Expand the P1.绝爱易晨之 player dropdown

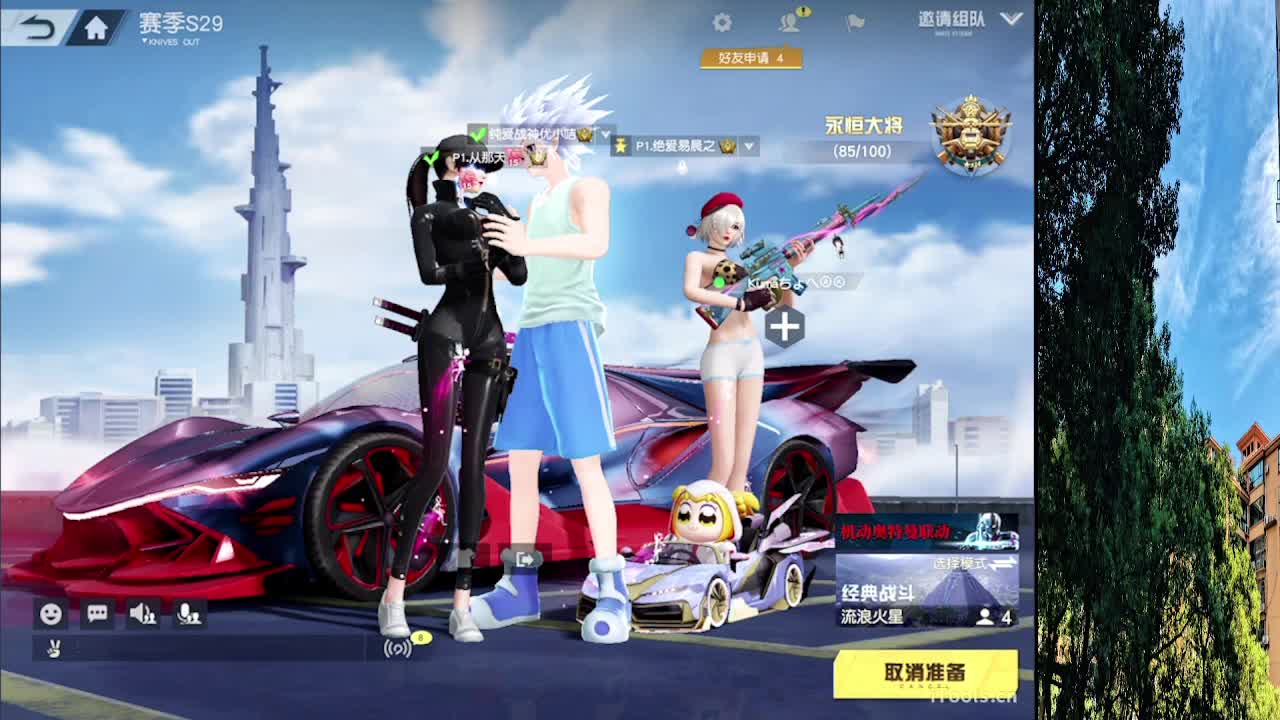coord(748,146)
